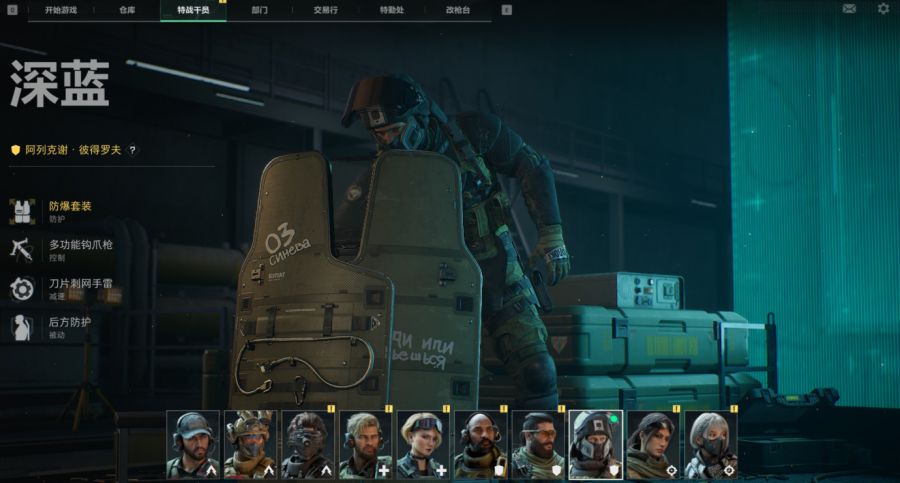Pick the blonde woman medic with goggles
This screenshot has width=900, height=483.
coord(423,444)
